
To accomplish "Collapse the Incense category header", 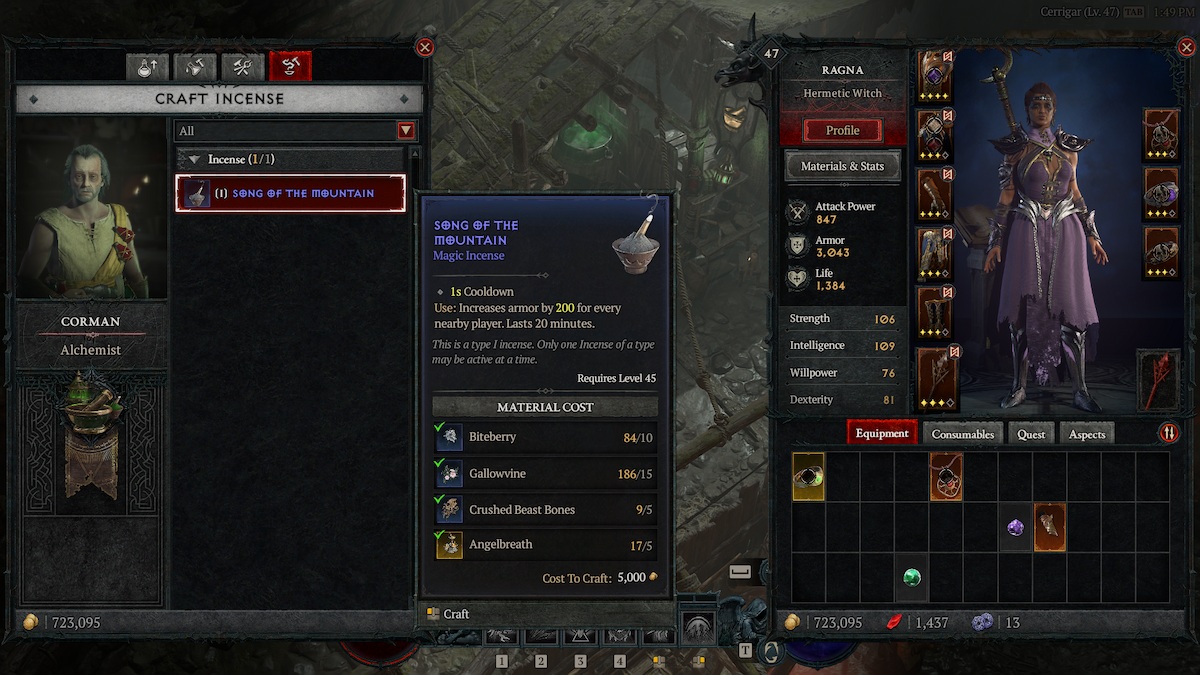I will [x=194, y=159].
